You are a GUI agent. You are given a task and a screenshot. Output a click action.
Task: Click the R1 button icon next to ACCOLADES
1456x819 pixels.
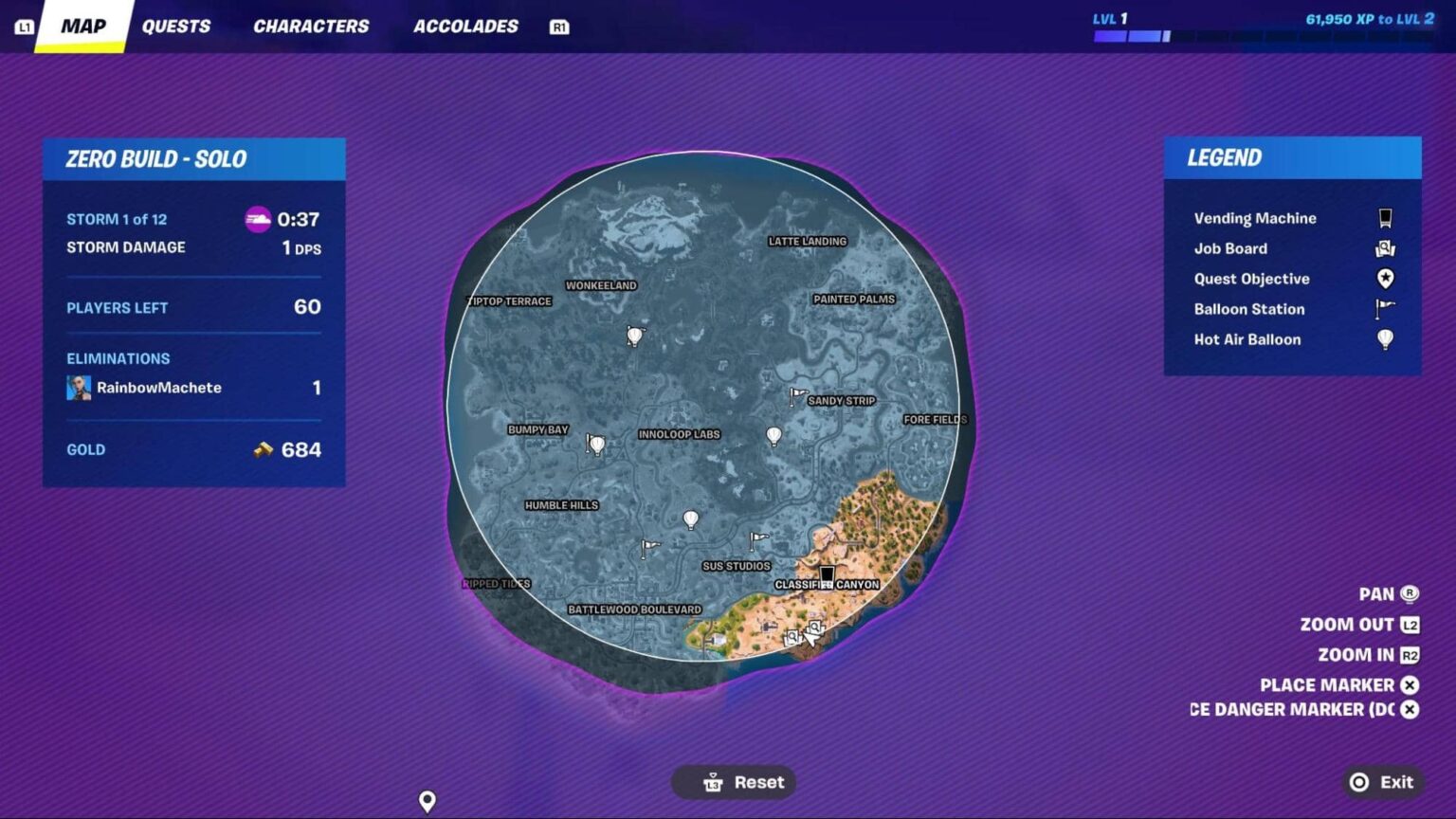click(x=559, y=27)
